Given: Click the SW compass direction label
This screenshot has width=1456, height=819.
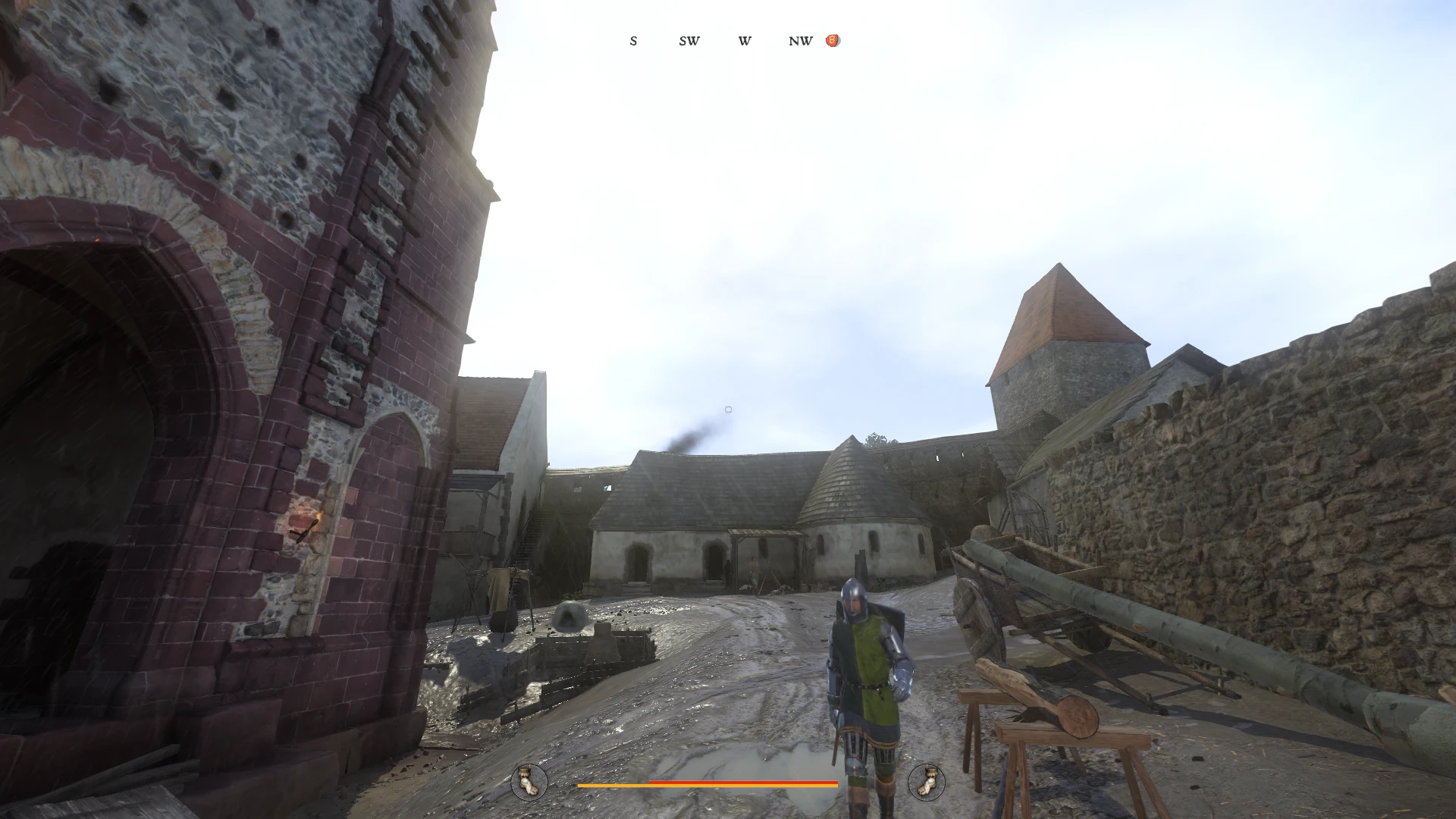Looking at the screenshot, I should [689, 42].
